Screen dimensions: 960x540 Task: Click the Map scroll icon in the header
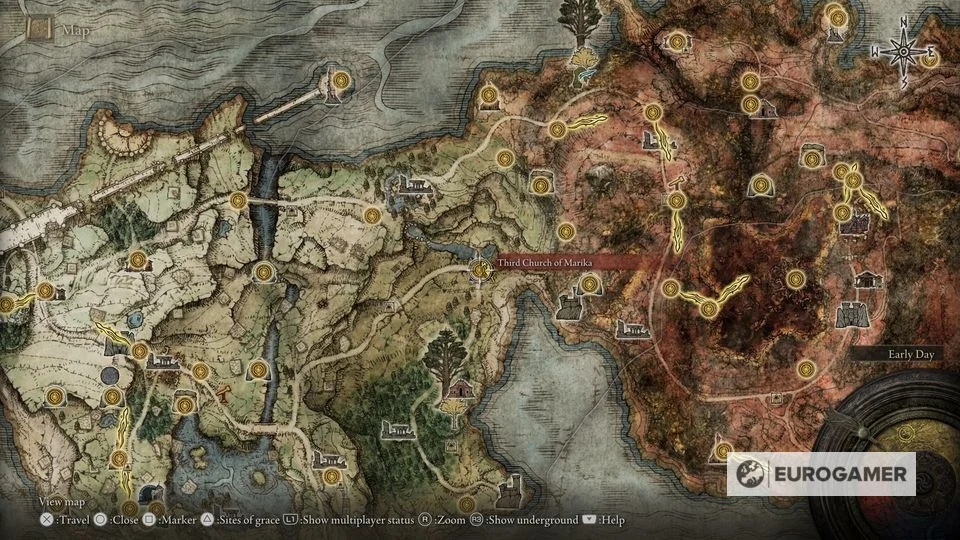click(x=41, y=29)
